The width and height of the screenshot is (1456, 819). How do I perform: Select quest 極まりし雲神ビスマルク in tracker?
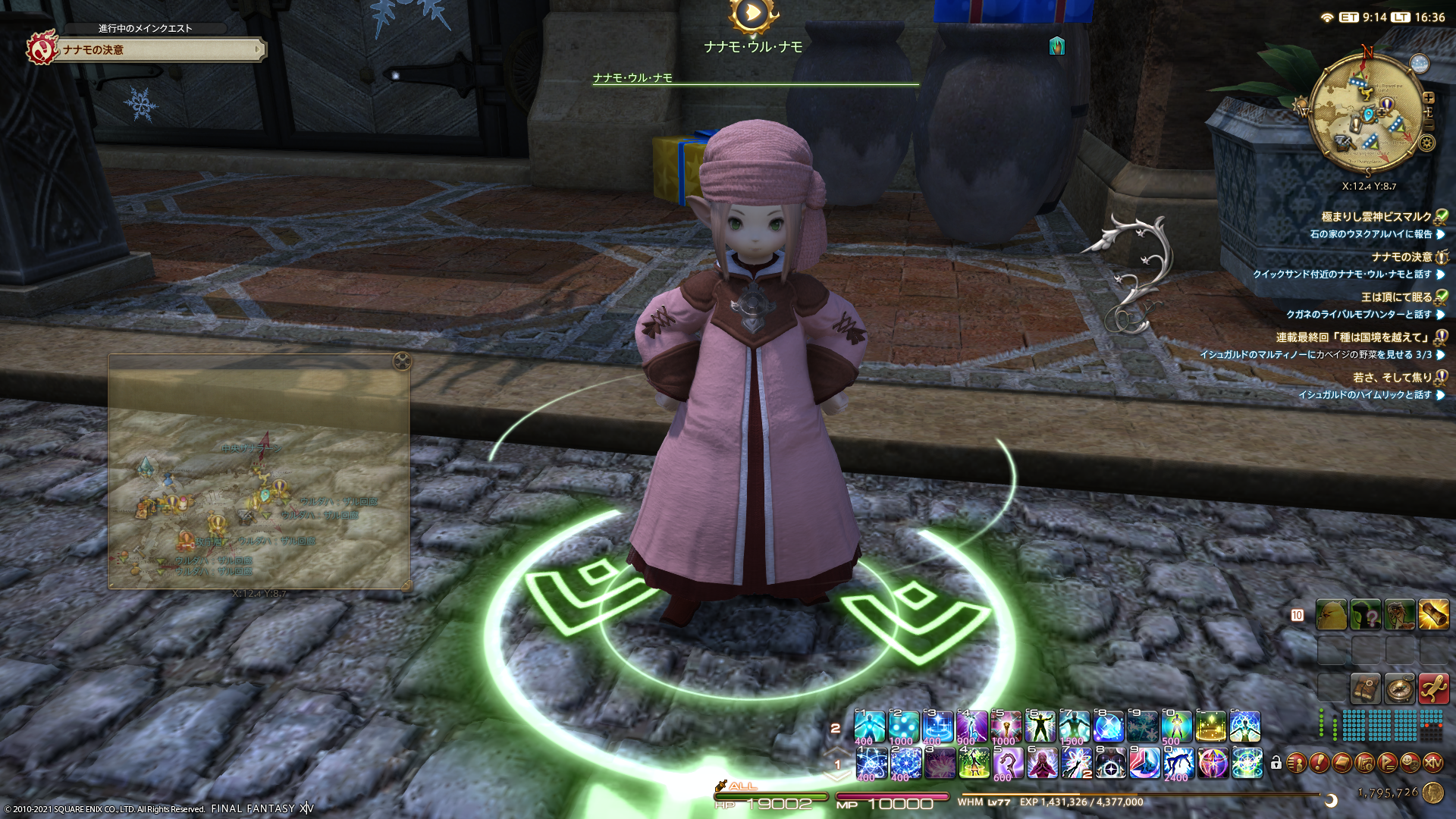point(1376,217)
